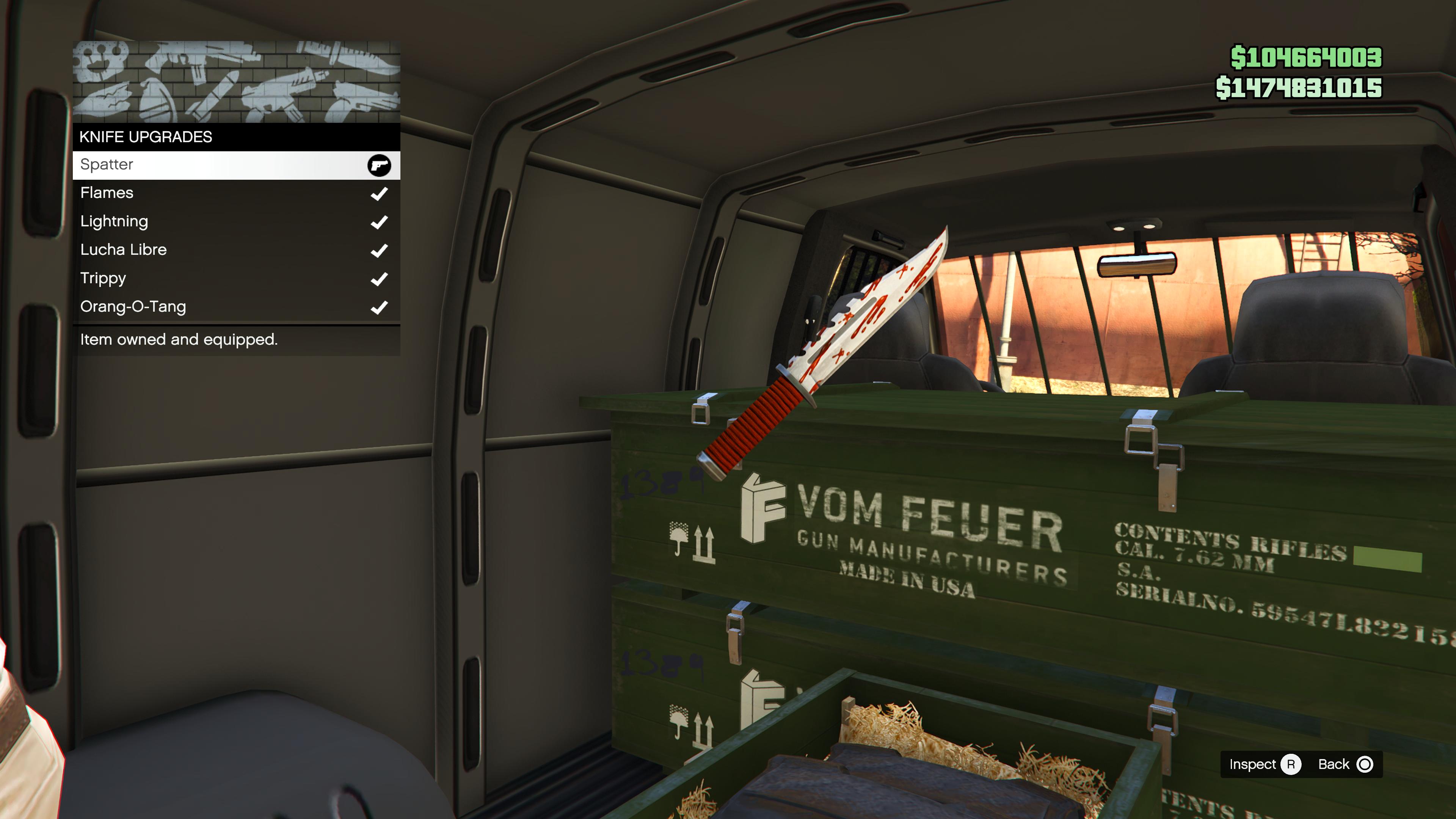Select the Orang-O-Tang knife skin
This screenshot has width=1456, height=819.
(236, 307)
